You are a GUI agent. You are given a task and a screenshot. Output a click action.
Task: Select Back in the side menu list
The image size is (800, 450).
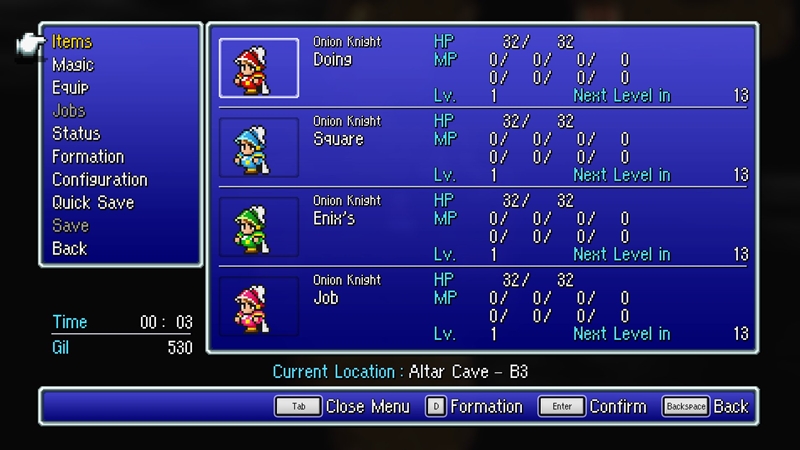[70, 249]
